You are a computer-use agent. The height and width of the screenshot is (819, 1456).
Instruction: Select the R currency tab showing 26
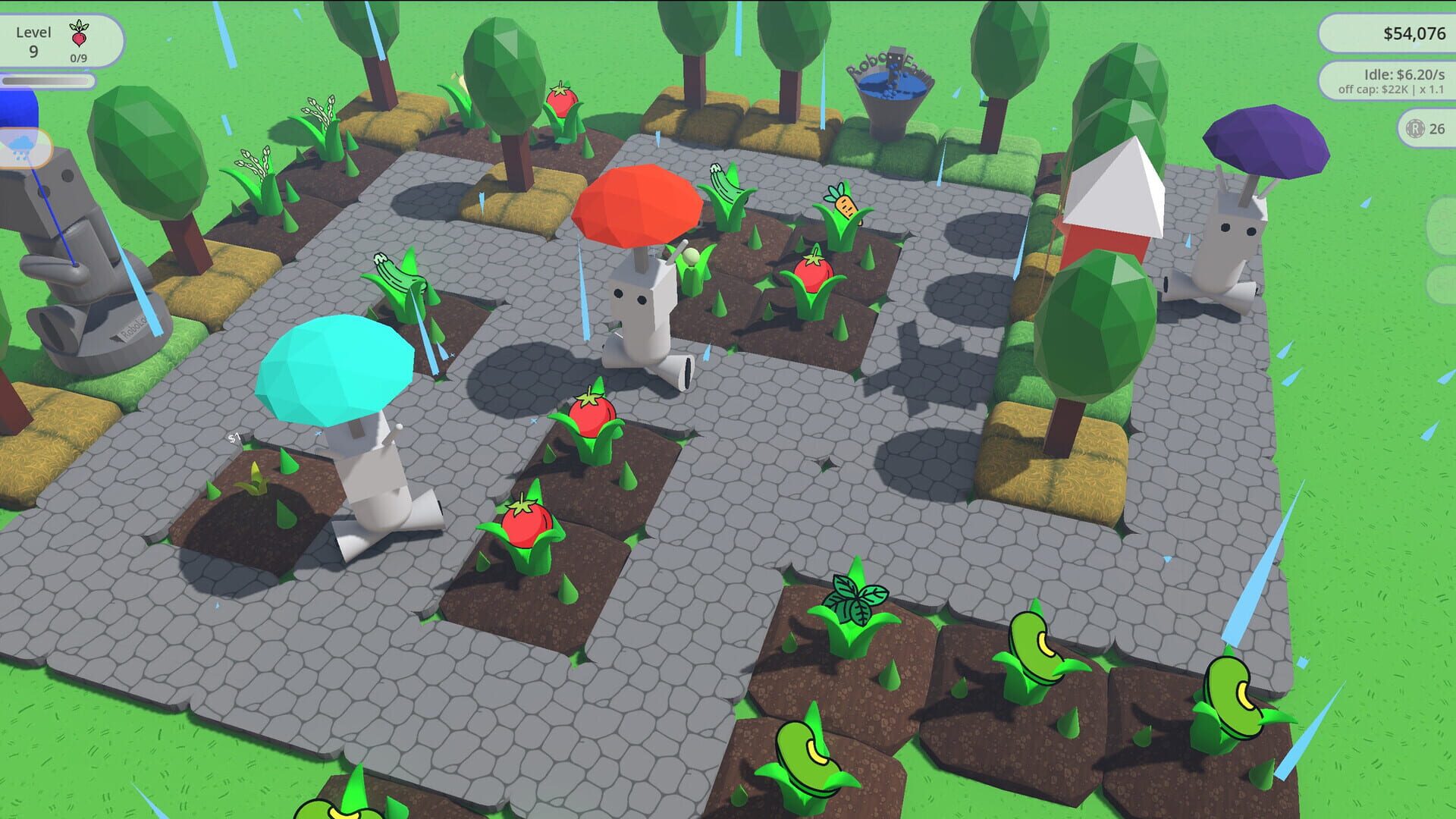[x=1426, y=129]
